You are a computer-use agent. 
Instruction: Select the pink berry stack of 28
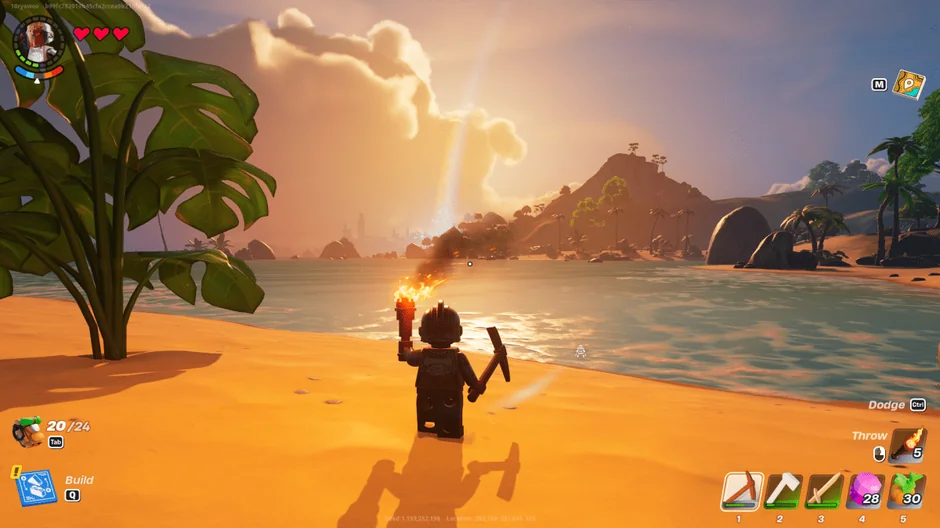click(x=866, y=491)
